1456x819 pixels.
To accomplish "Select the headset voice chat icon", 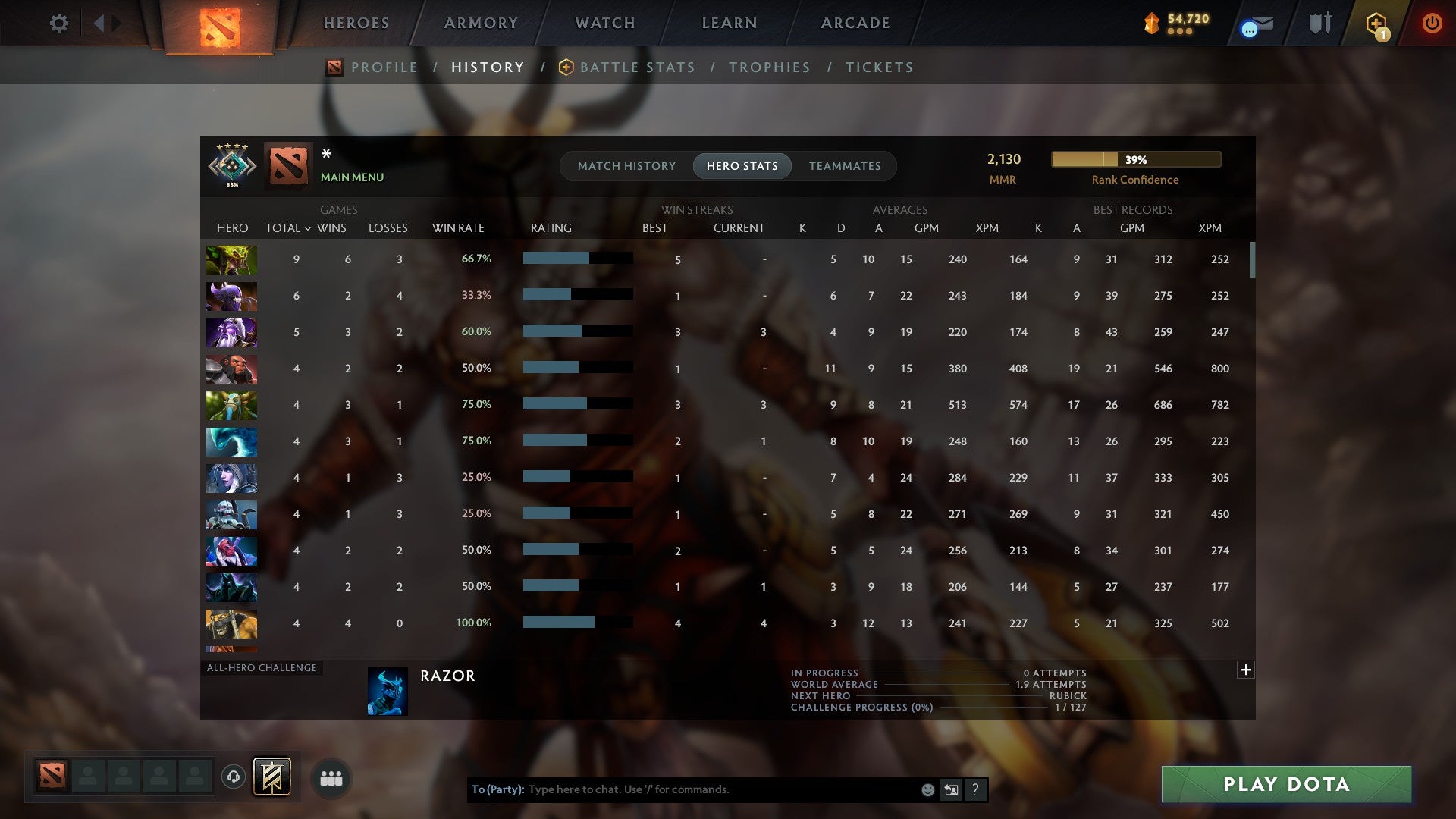I will point(234,777).
